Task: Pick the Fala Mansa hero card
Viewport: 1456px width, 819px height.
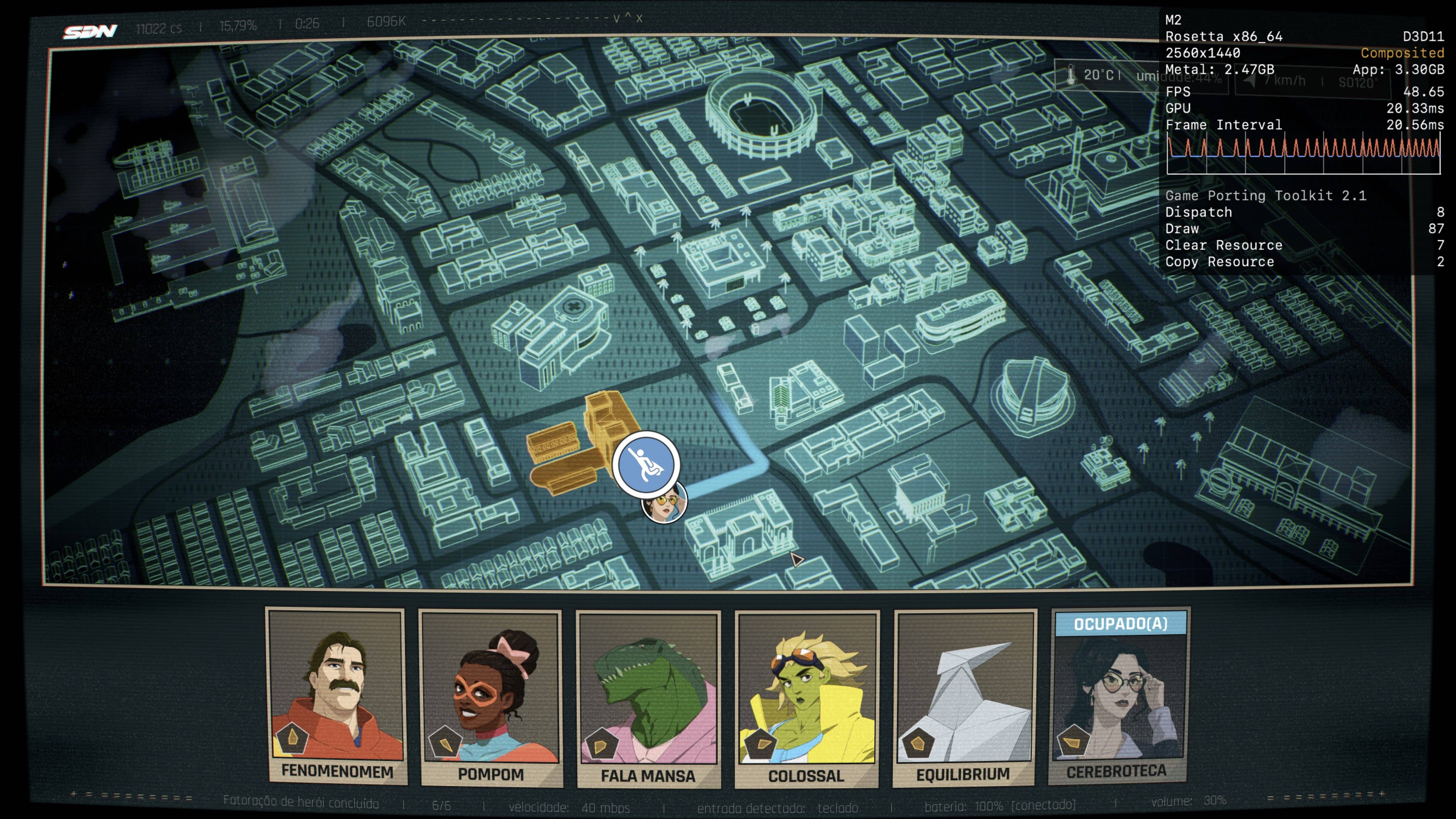Action: 648,699
